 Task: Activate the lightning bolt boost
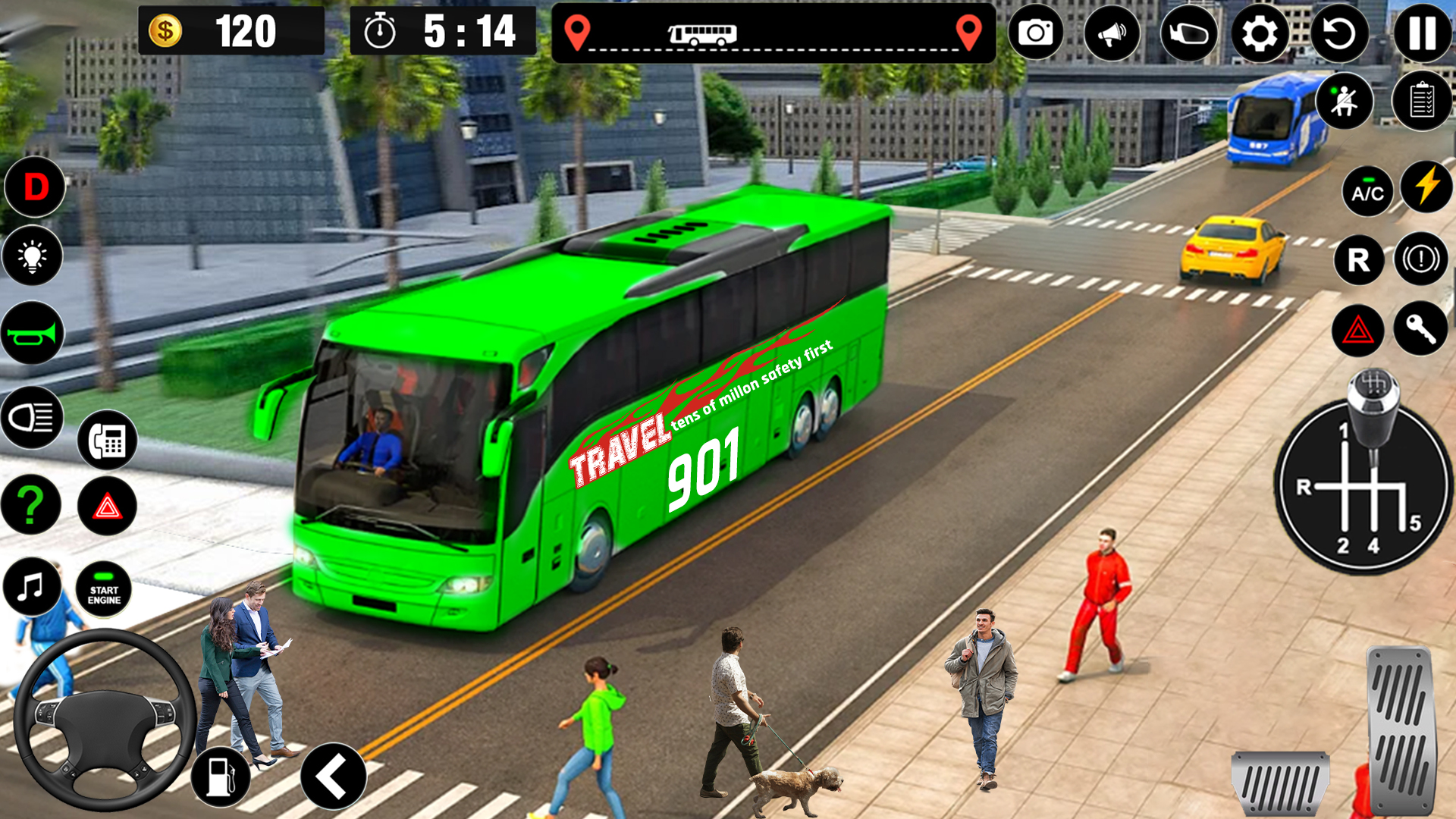tap(1426, 187)
